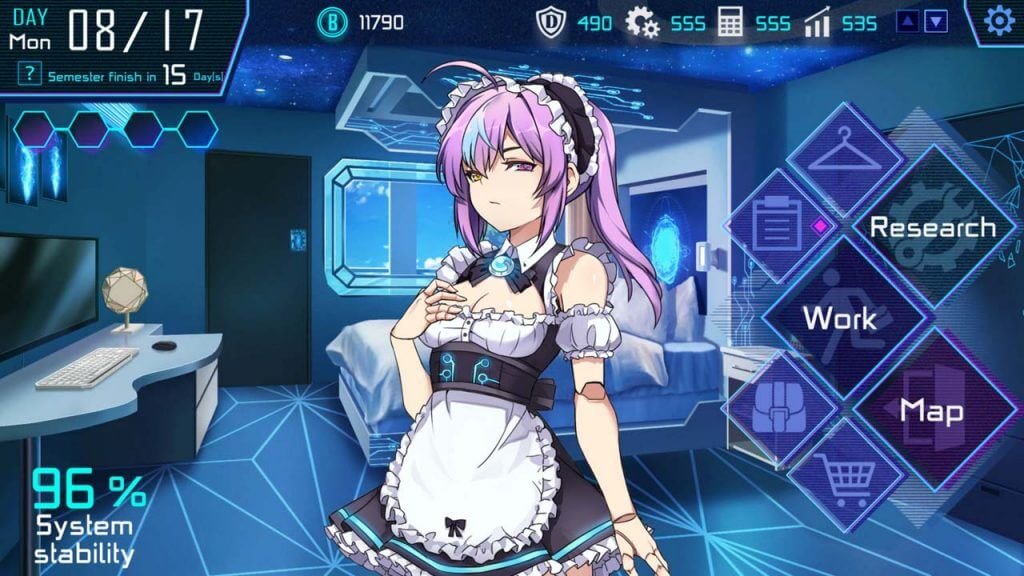Open the settings gear button
This screenshot has width=1024, height=576.
(998, 22)
